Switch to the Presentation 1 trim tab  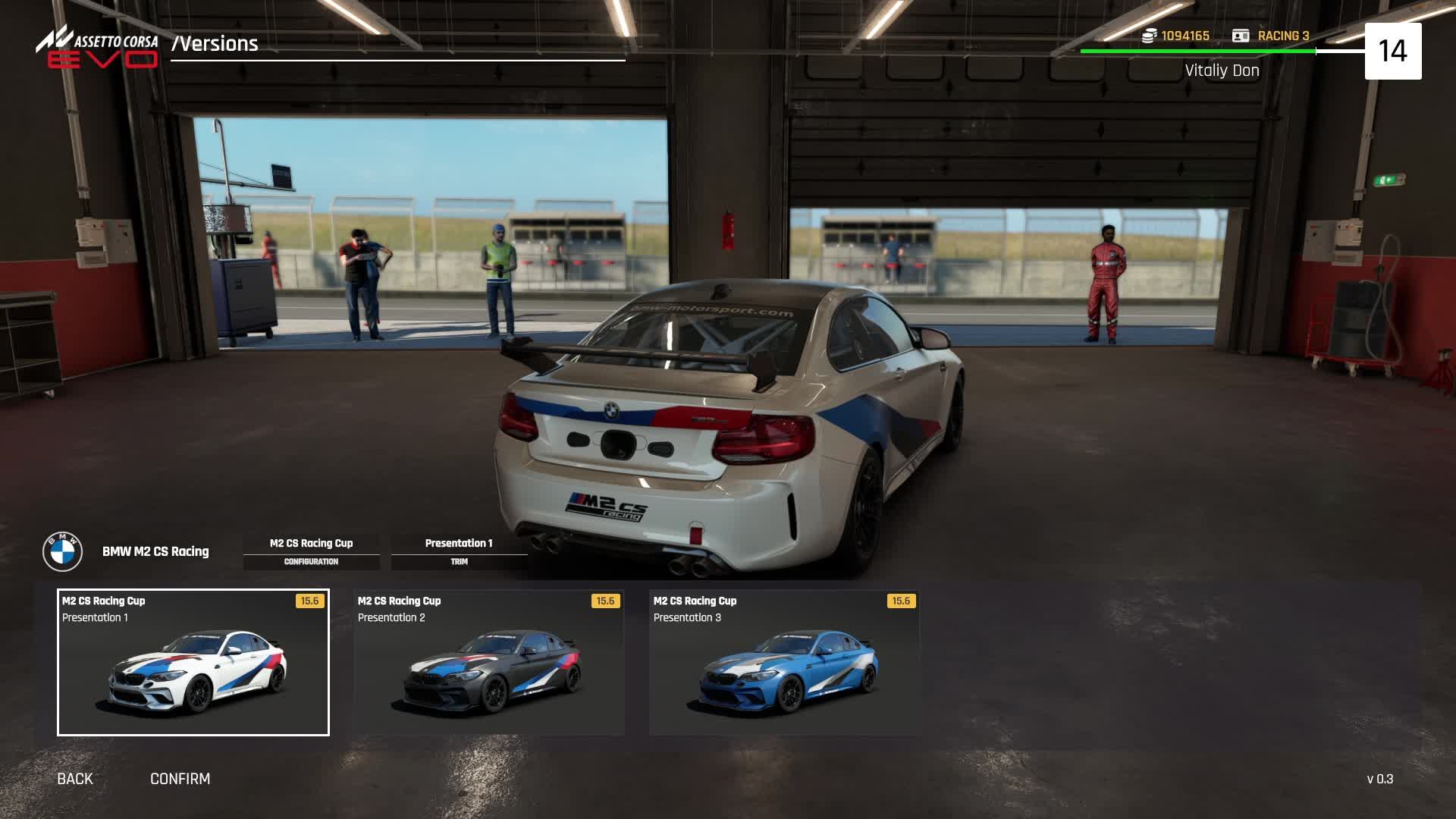pyautogui.click(x=459, y=551)
